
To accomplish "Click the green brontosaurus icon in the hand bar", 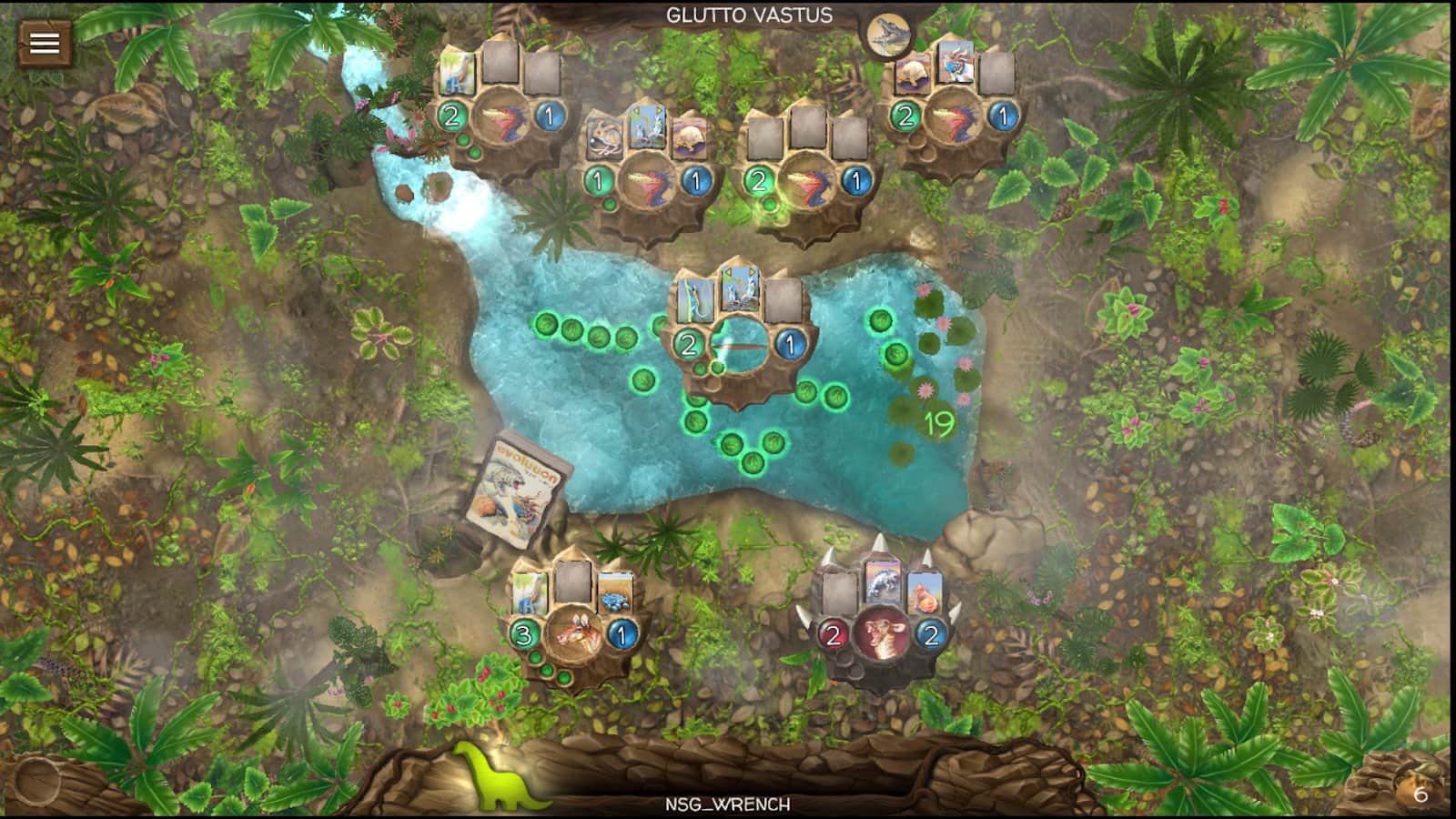I will [x=504, y=781].
